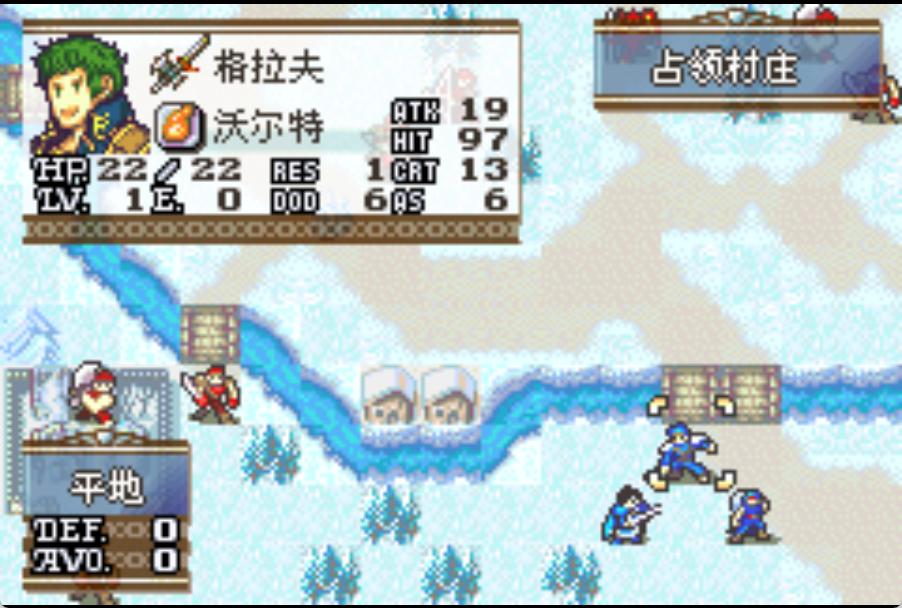
Task: Select the blue unit under the cursor
Action: click(689, 450)
